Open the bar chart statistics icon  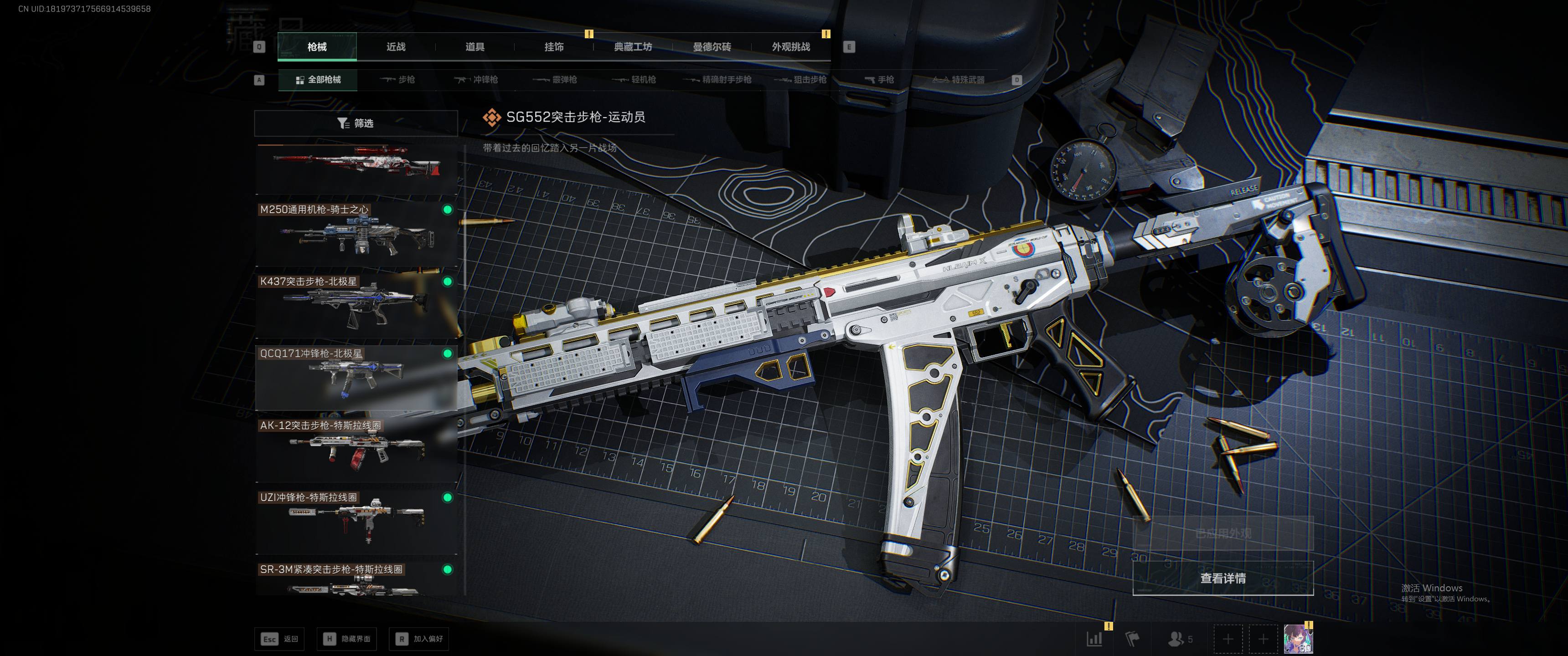(1094, 639)
